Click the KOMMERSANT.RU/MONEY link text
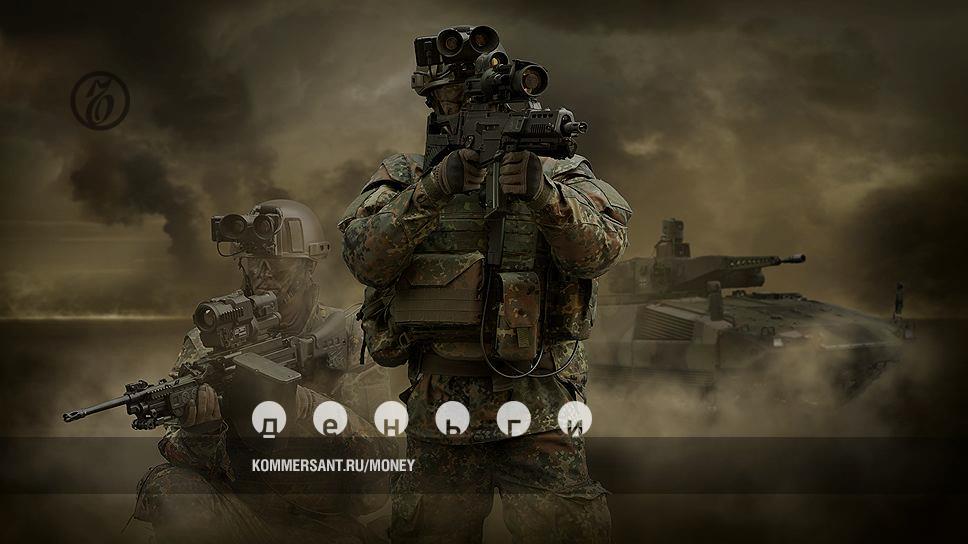968x544 pixels. (x=333, y=465)
